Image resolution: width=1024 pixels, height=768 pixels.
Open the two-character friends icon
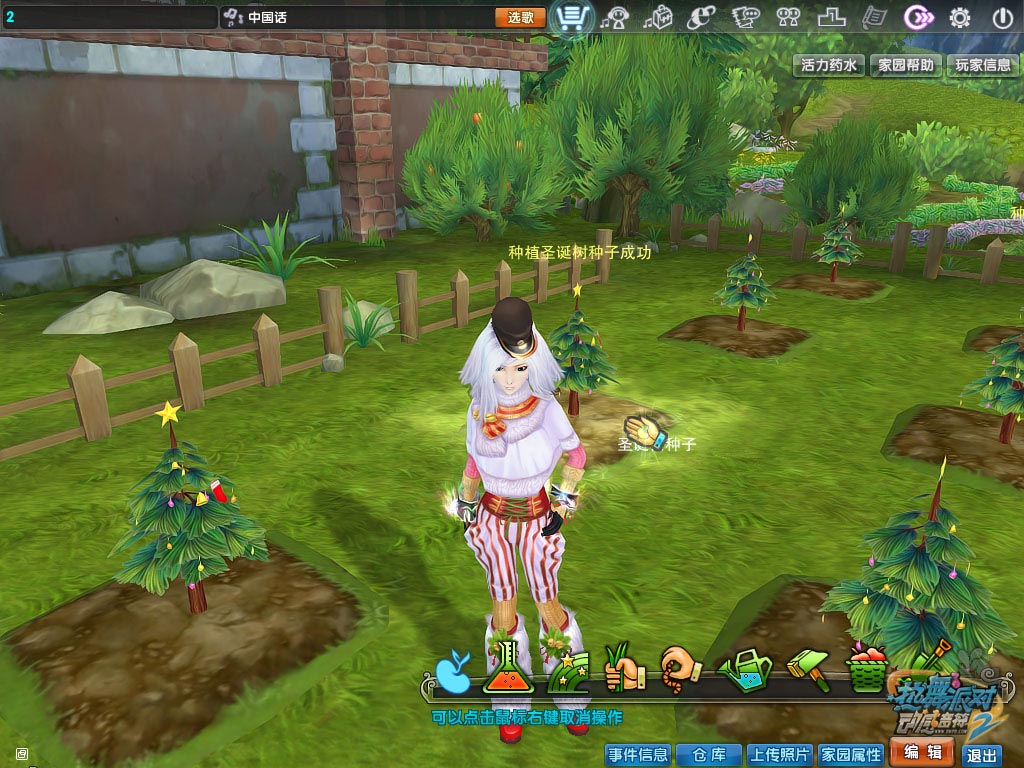789,17
